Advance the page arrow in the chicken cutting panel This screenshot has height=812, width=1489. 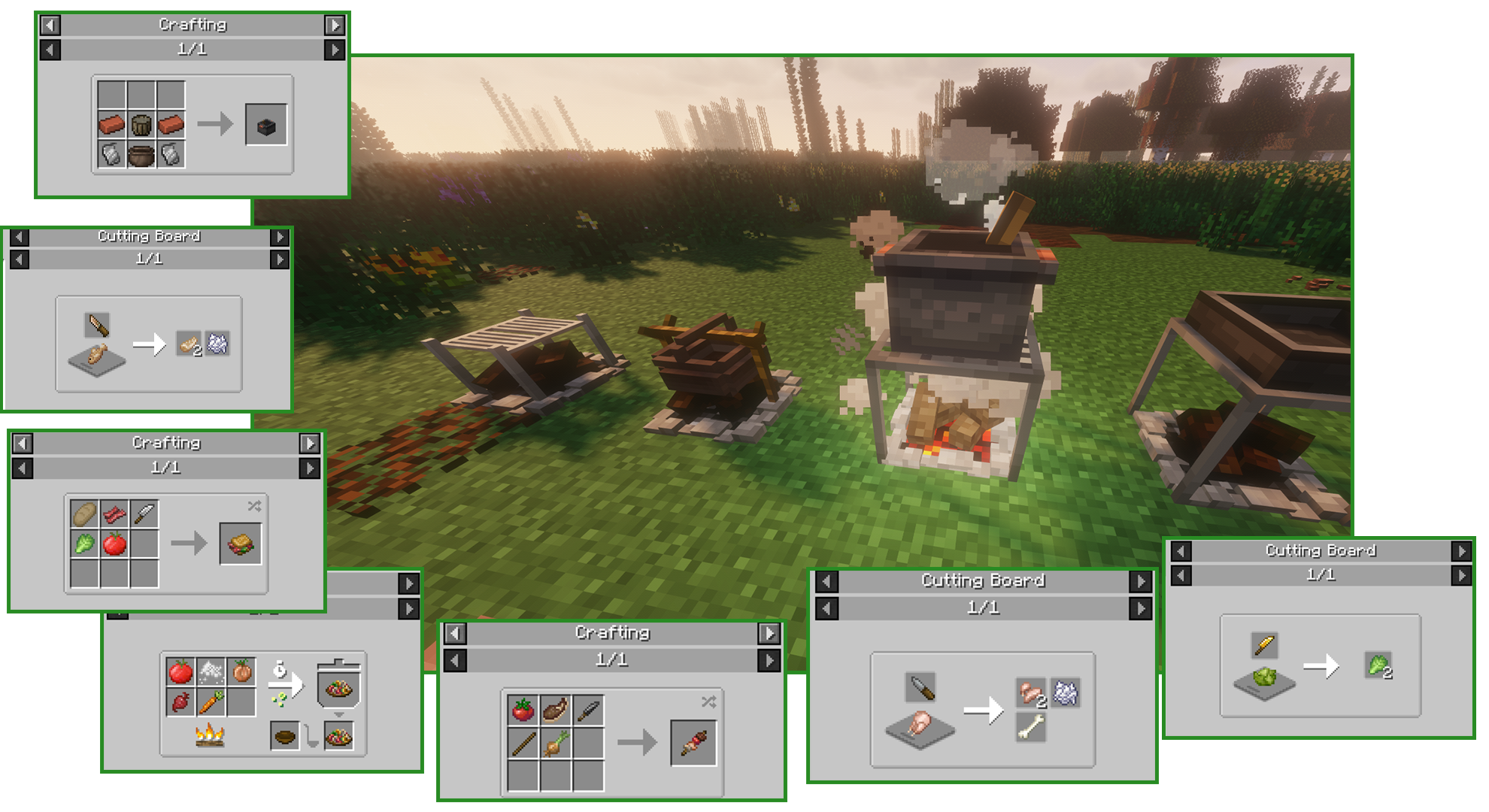point(1140,609)
